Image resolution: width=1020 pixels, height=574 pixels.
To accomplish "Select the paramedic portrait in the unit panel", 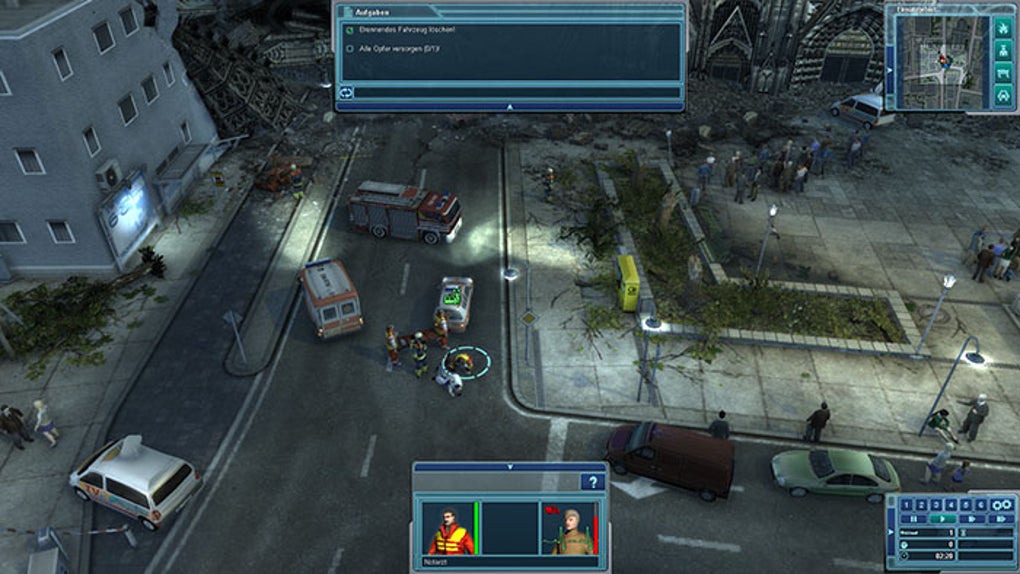I will point(450,529).
